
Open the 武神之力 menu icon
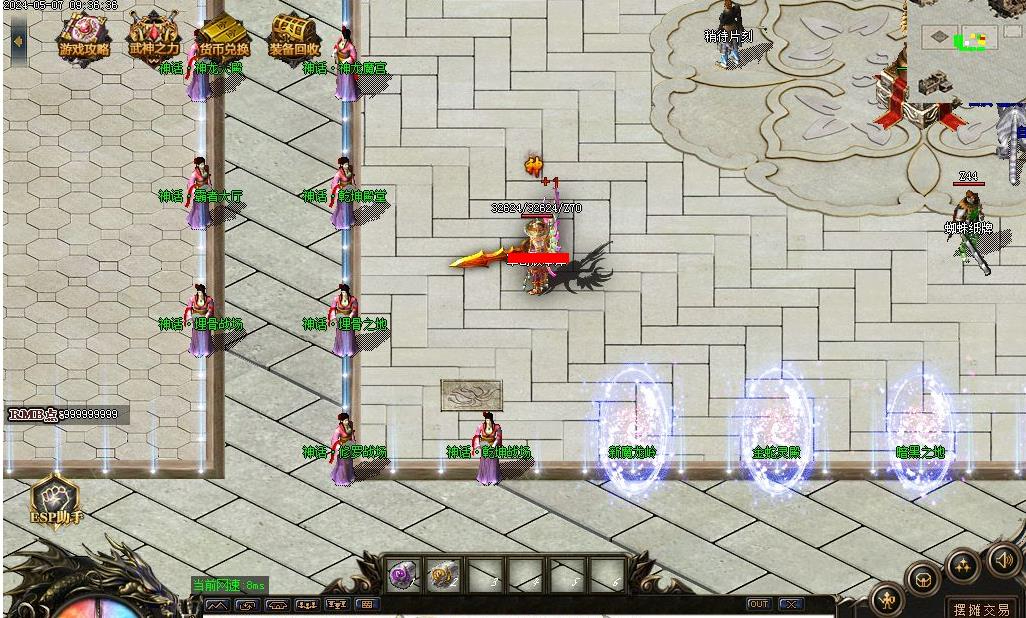click(x=154, y=37)
